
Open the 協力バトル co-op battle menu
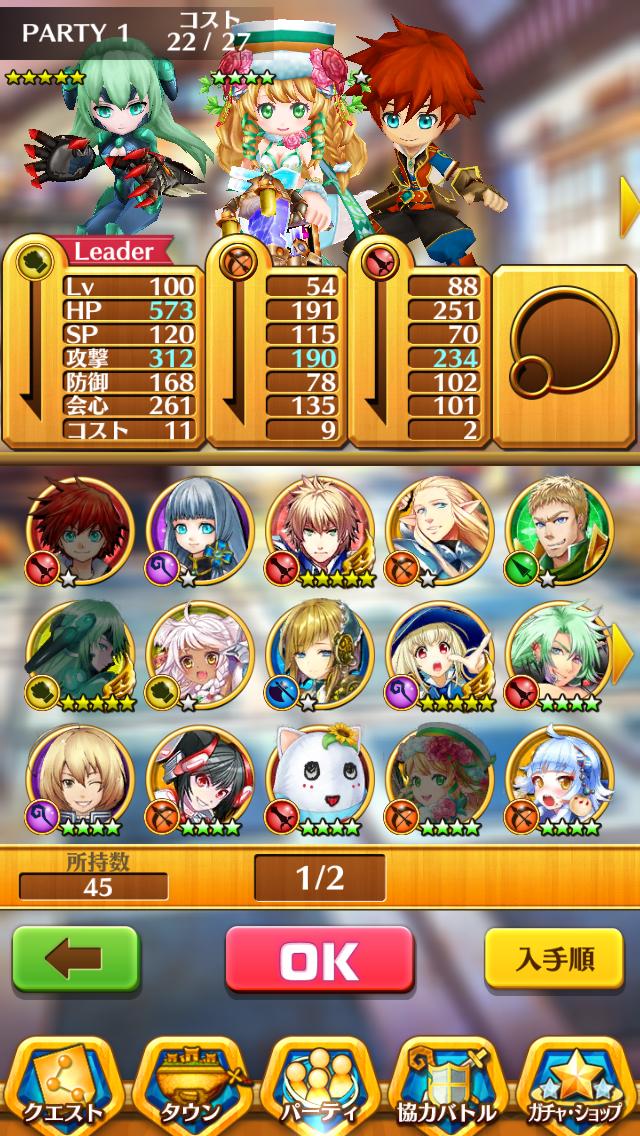point(447,1085)
